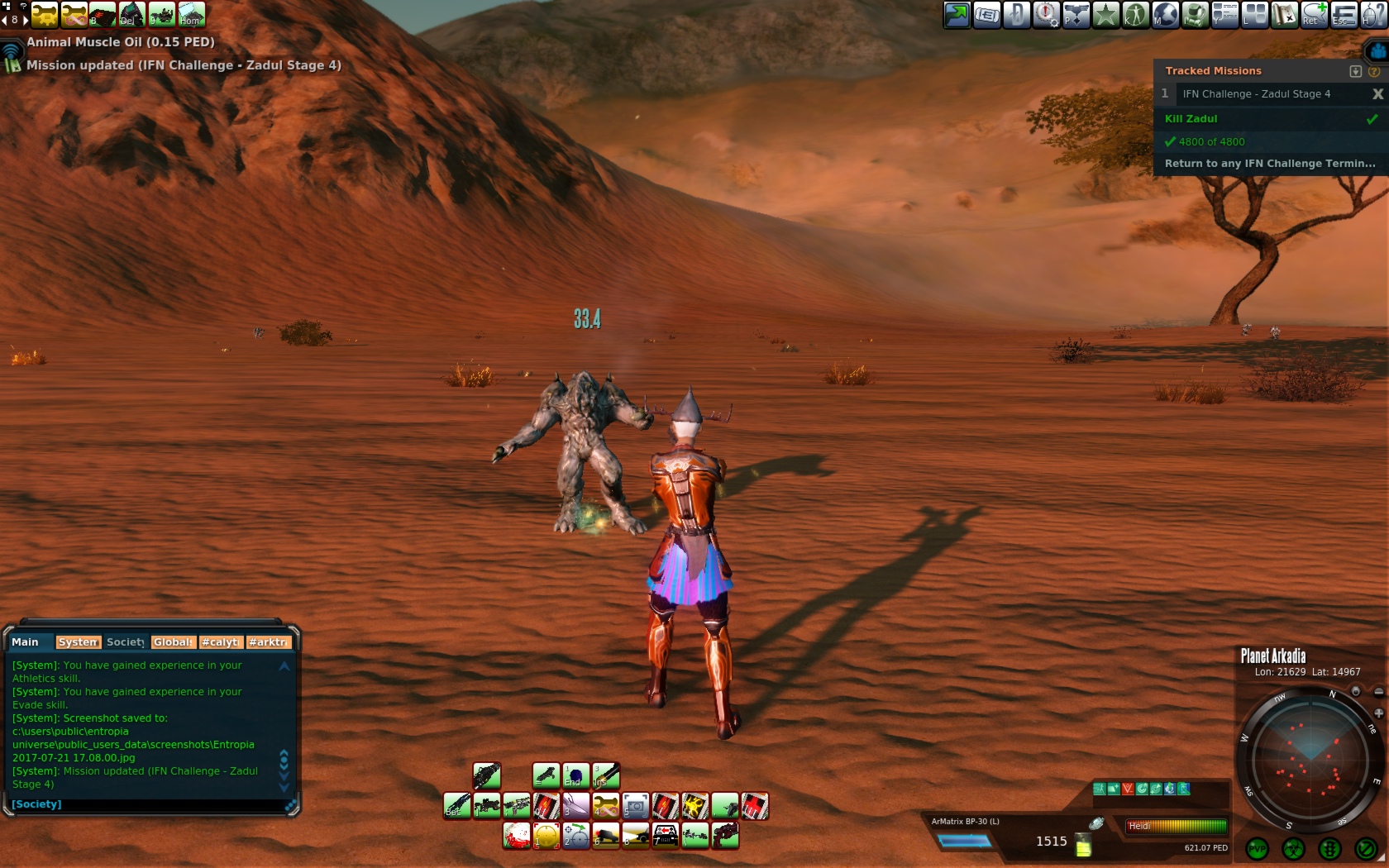Close the IFN Challenge tracked mission
Viewport: 1389px width, 868px height.
tap(1377, 94)
